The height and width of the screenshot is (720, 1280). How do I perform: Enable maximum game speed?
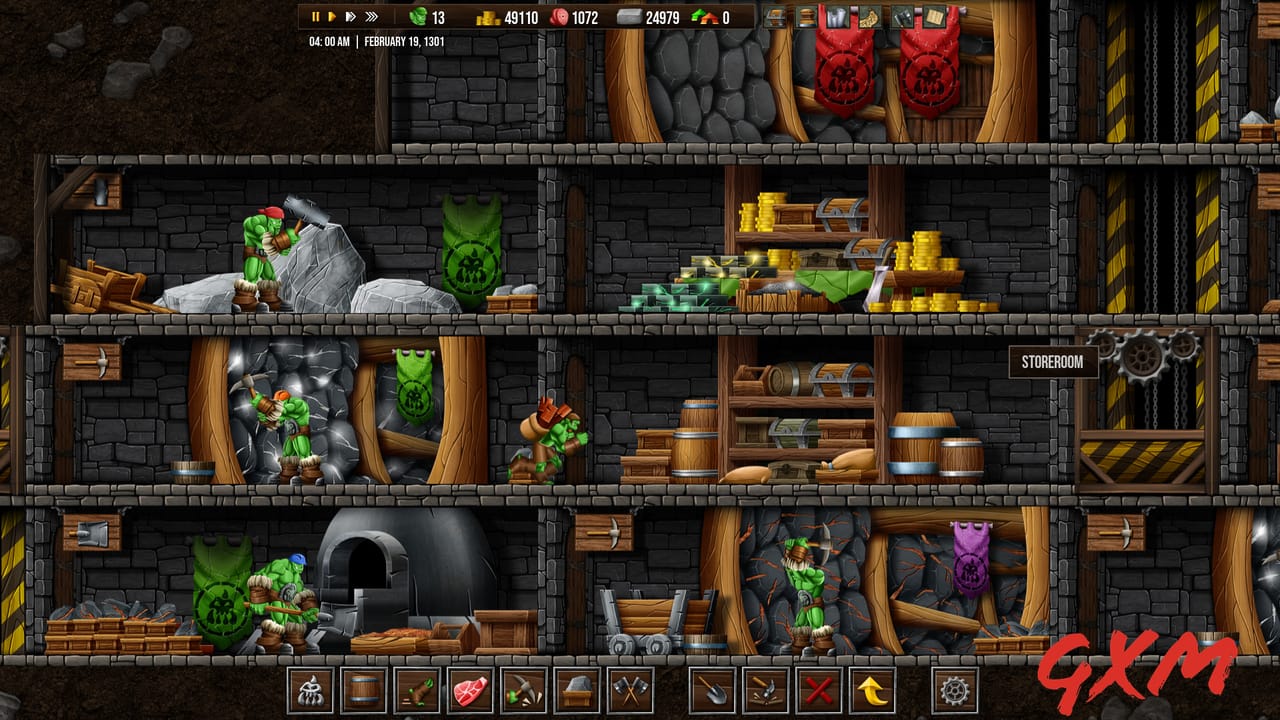click(x=371, y=15)
